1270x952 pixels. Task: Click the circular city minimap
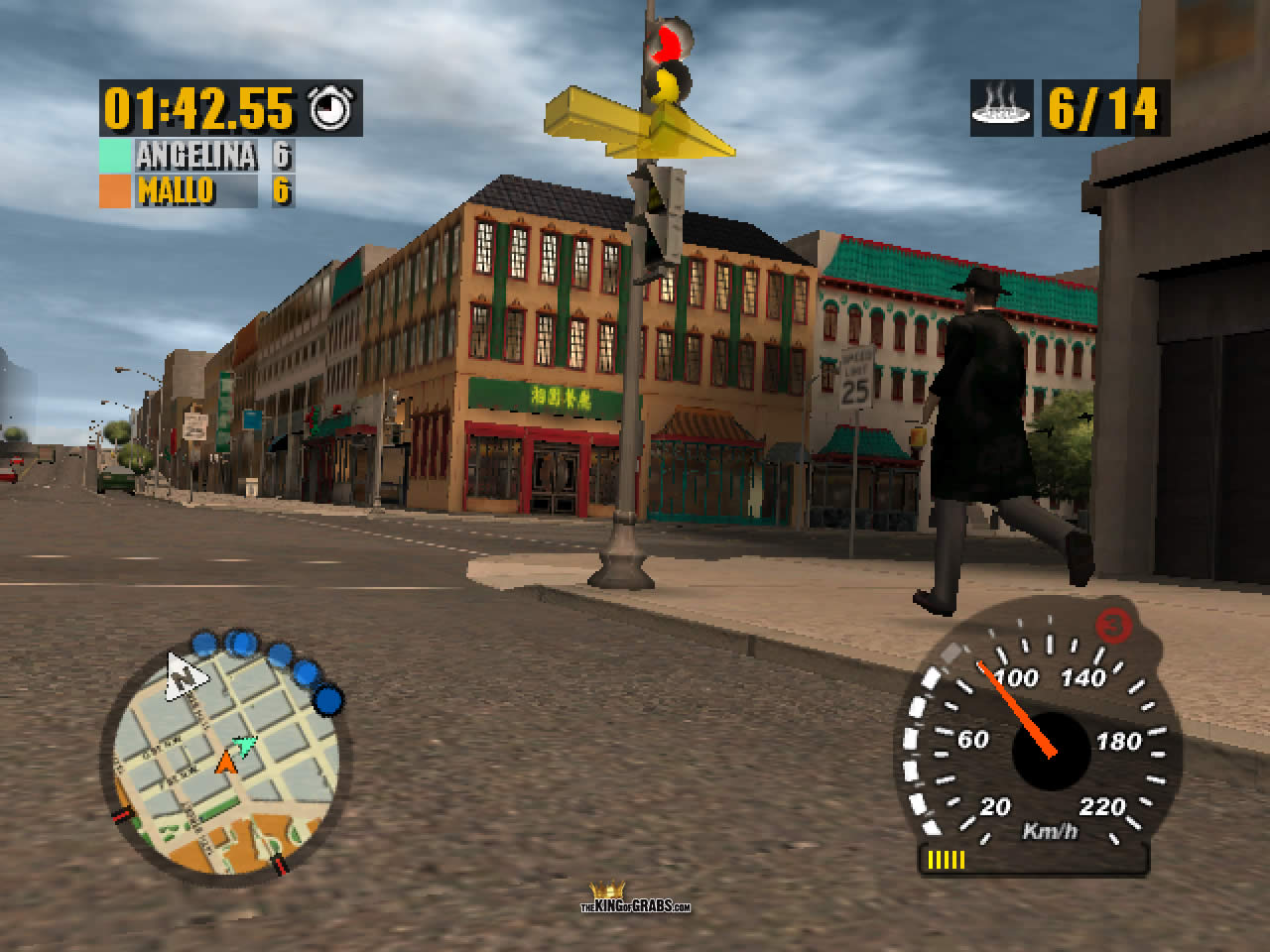tap(225, 763)
